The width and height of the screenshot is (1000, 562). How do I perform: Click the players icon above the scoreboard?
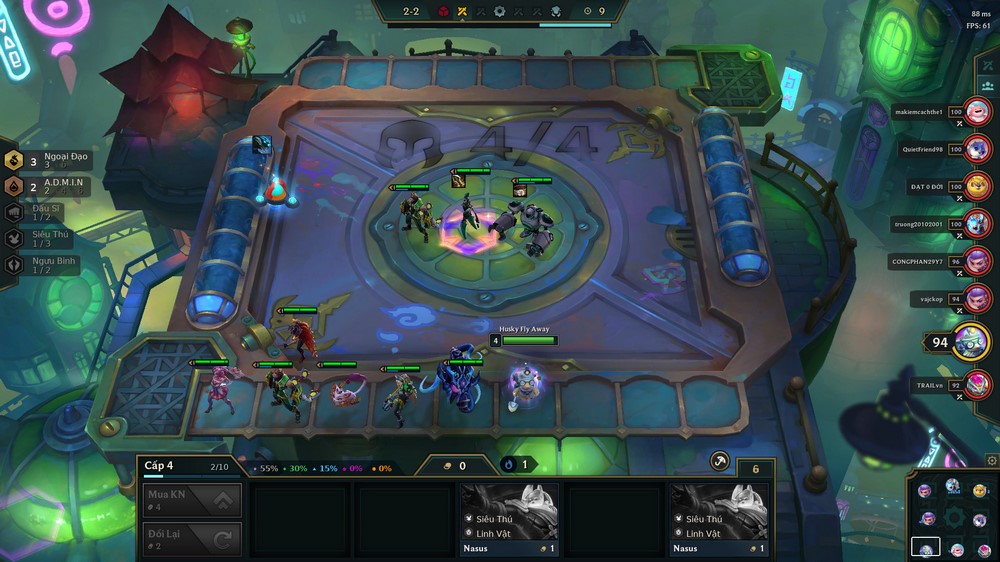[x=988, y=90]
